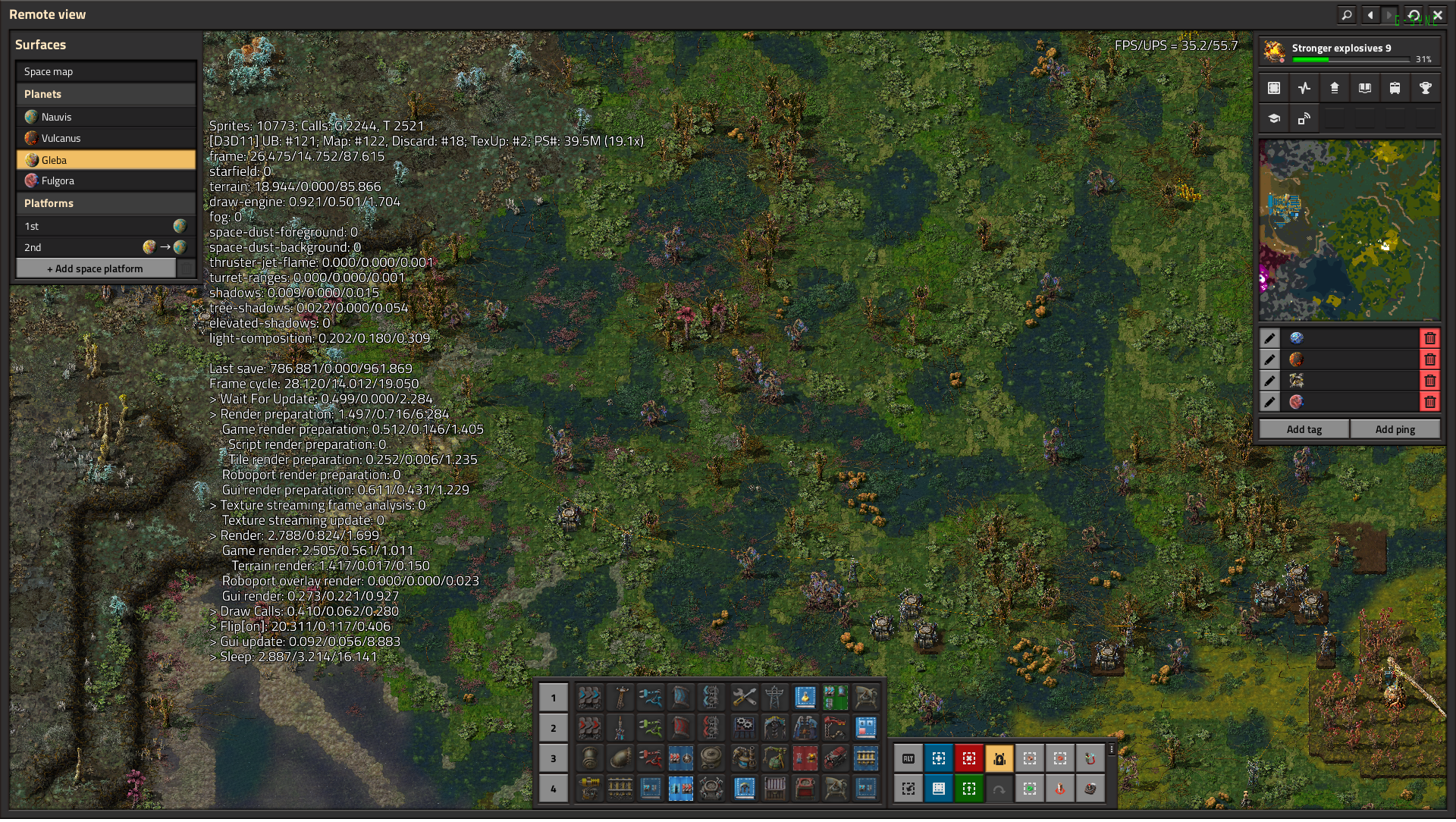Close the Remote view window

(x=1437, y=15)
